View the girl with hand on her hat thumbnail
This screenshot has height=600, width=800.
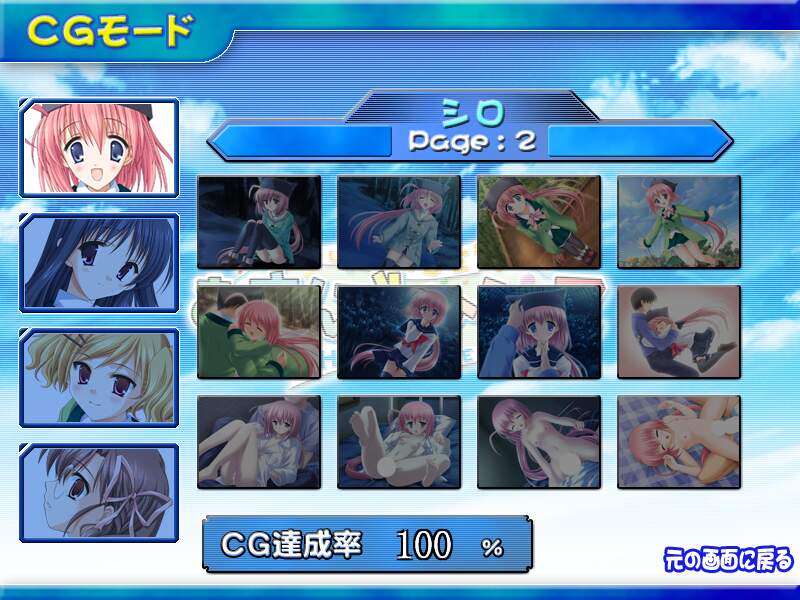[539, 332]
